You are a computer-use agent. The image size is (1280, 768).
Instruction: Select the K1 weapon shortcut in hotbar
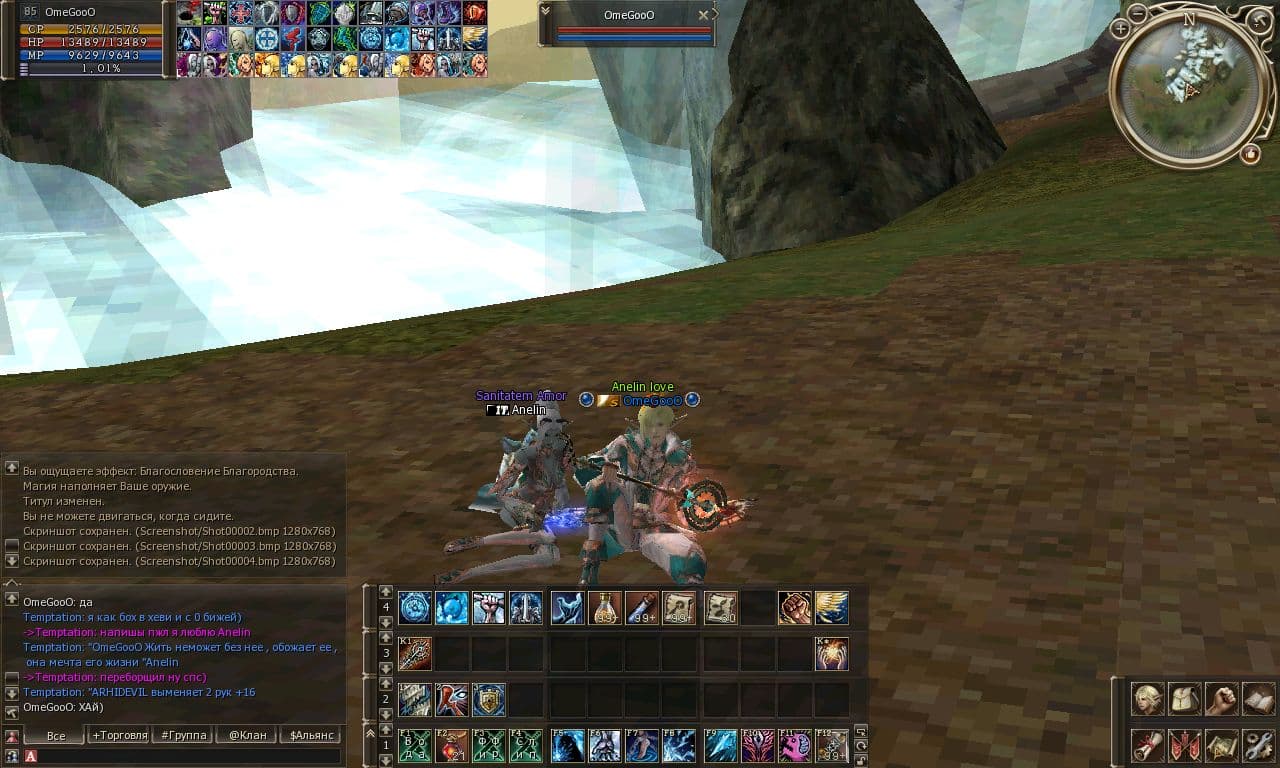coord(414,652)
